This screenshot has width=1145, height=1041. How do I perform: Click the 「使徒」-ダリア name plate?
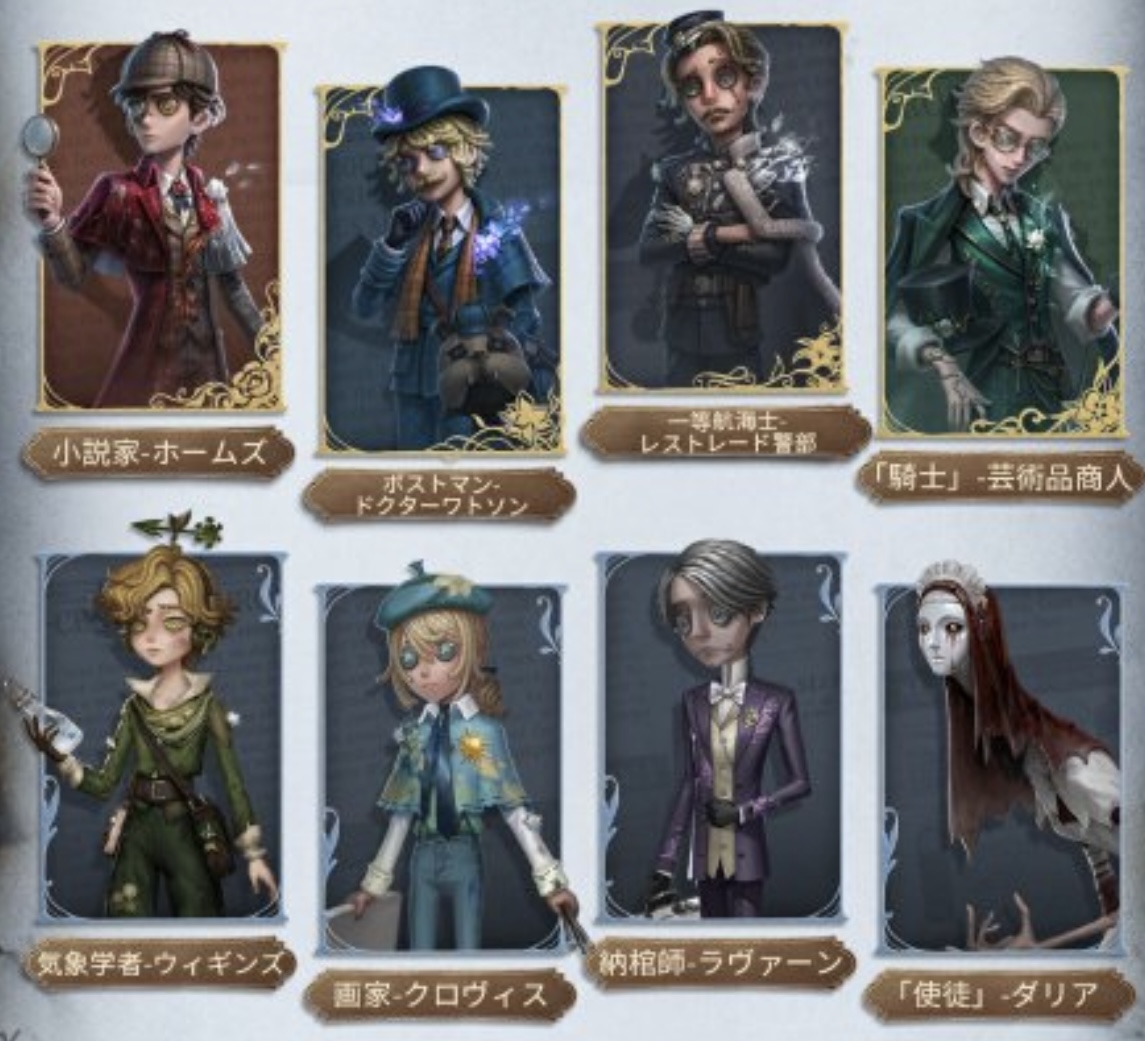[x=1000, y=995]
